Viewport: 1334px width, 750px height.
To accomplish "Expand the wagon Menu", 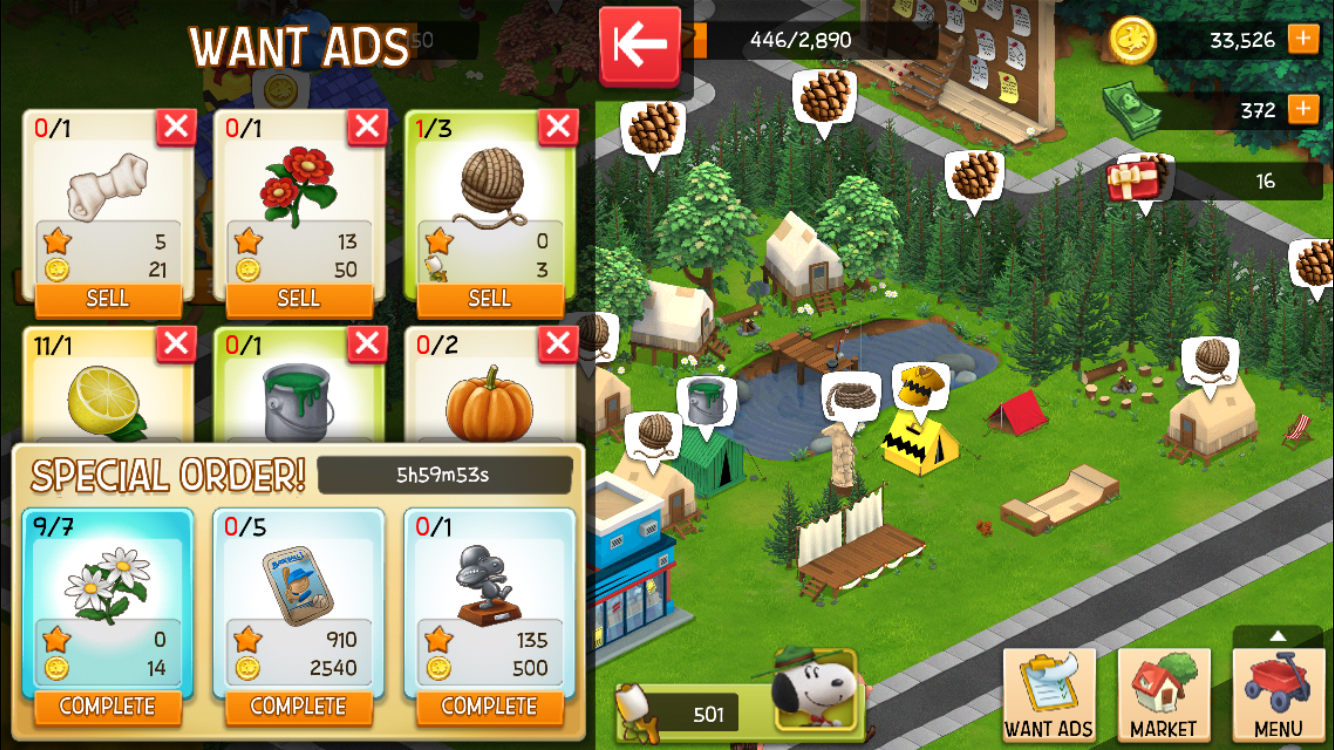I will click(x=1279, y=695).
